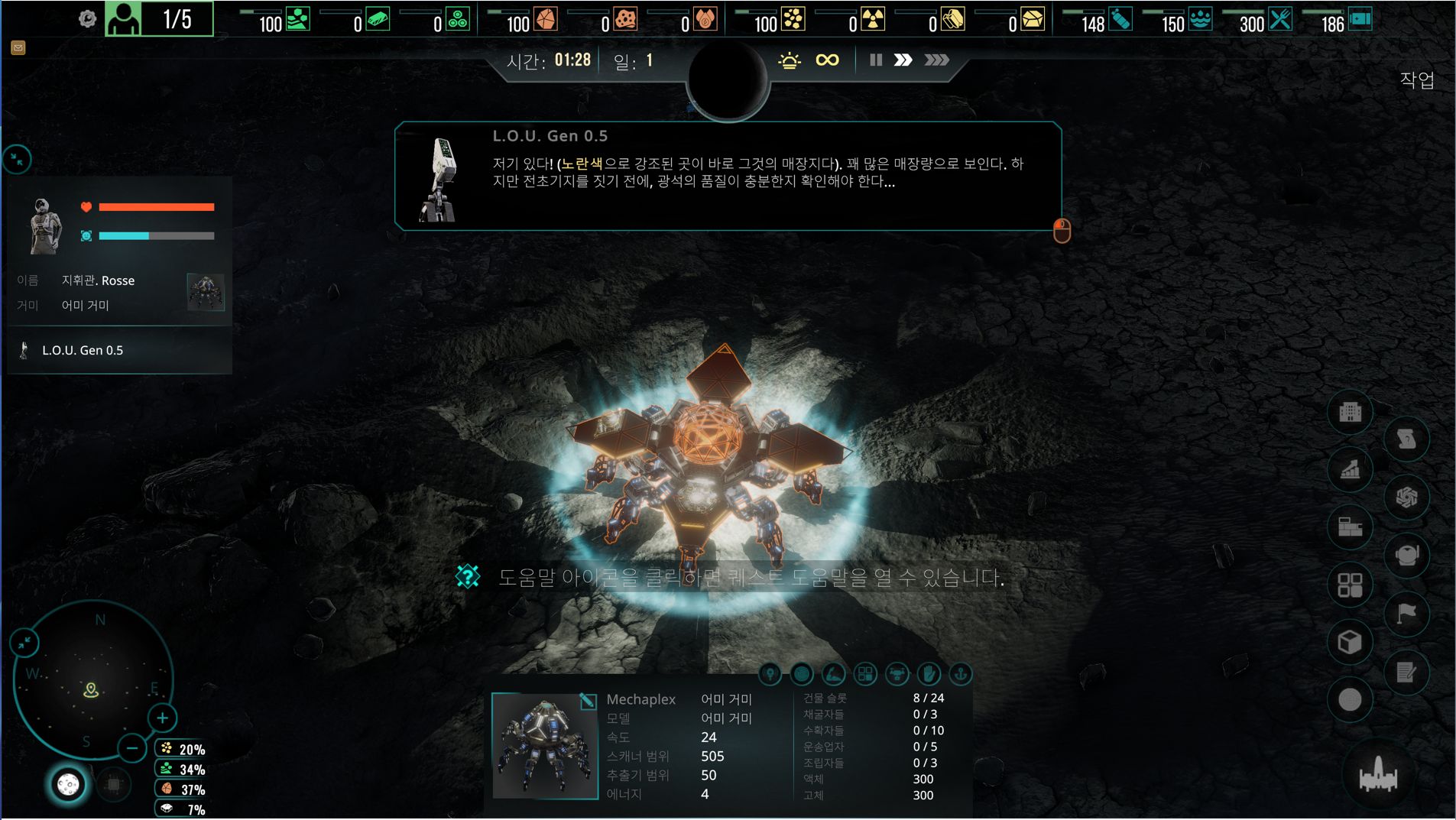Image resolution: width=1456 pixels, height=820 pixels.
Task: Activate the anchor command for Mechaplex
Action: click(960, 674)
